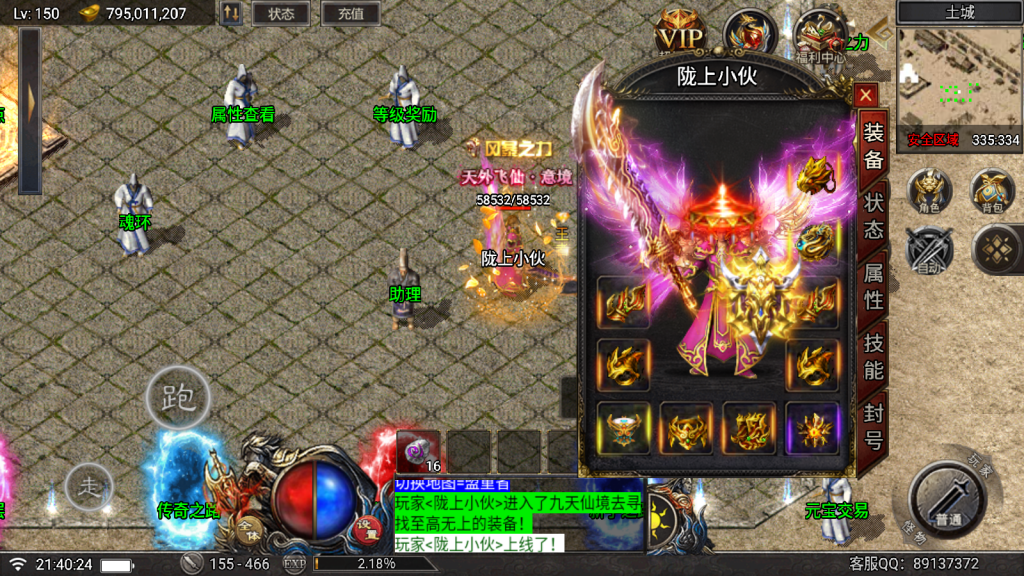This screenshot has width=1024, height=576.
Task: Open the 角色 character icon
Action: [930, 190]
